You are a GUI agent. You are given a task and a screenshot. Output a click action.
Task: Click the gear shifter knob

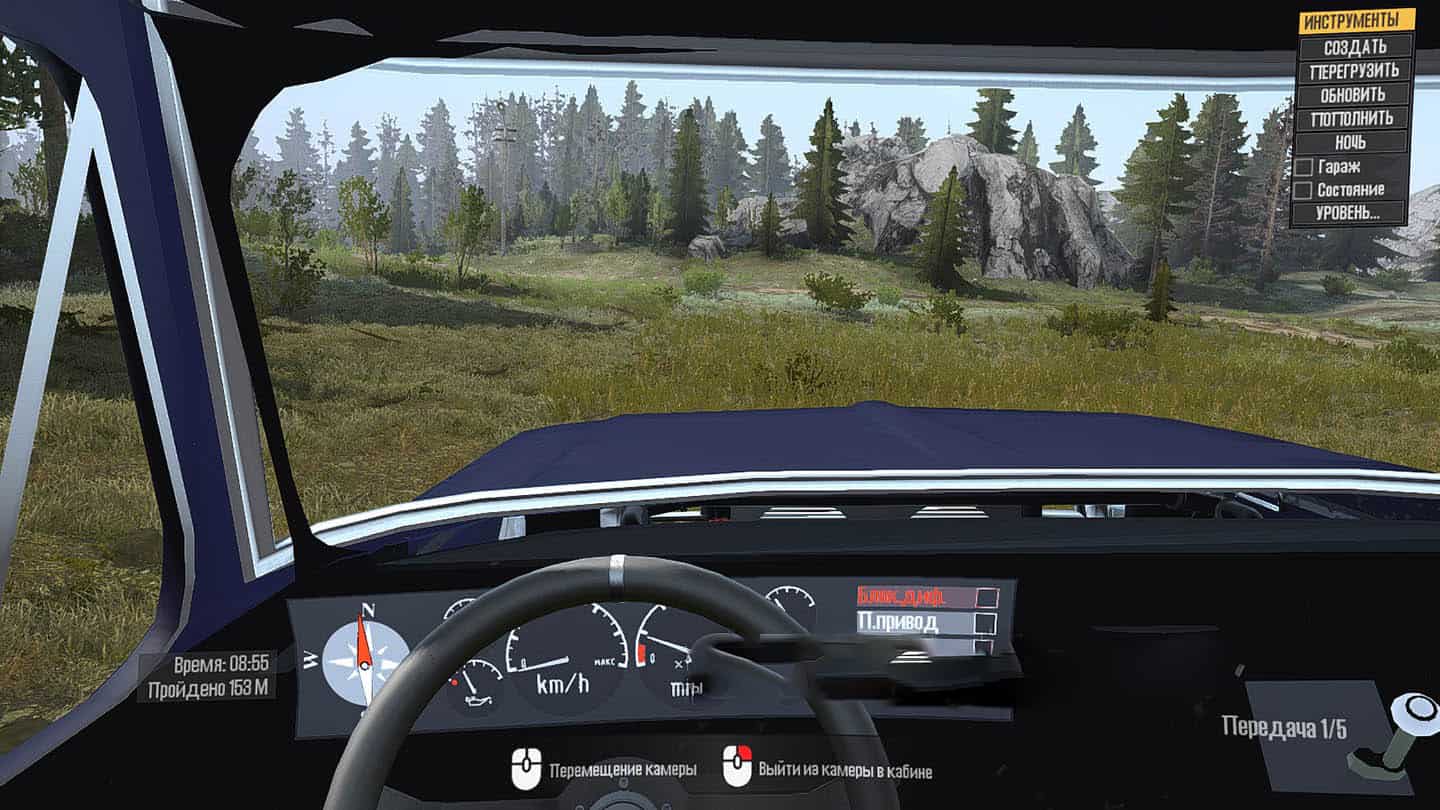(1417, 712)
